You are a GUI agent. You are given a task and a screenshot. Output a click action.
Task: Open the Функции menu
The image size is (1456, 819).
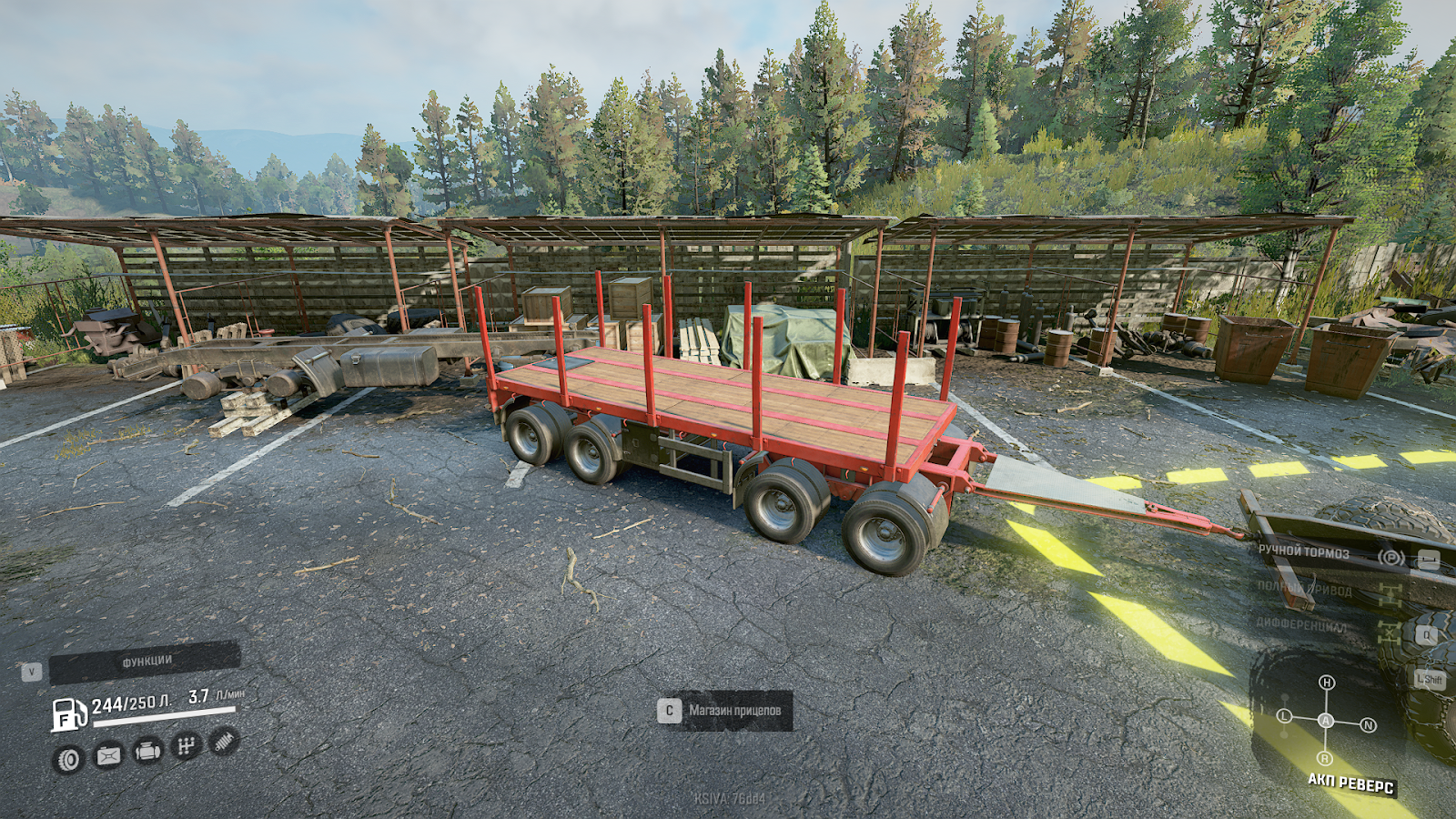click(x=147, y=661)
